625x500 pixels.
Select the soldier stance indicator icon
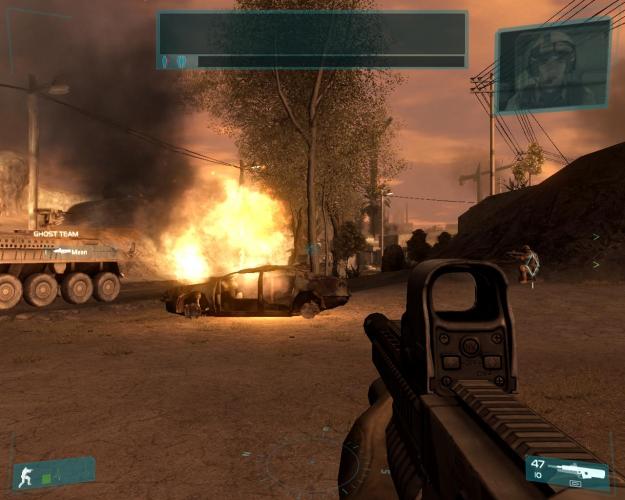[x=26, y=477]
